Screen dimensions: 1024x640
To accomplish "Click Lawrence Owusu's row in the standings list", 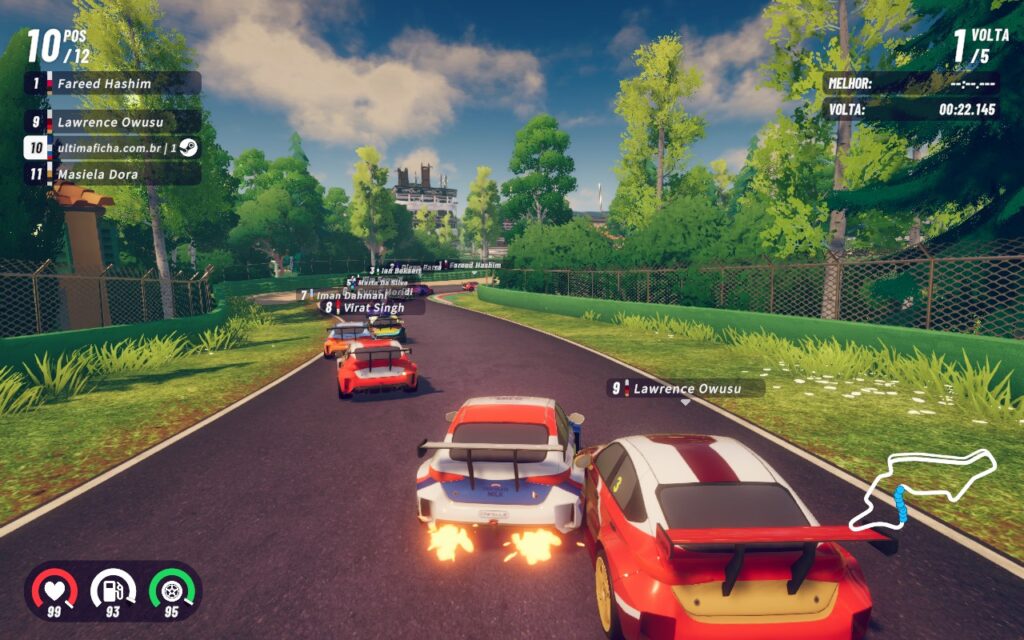I will [112, 122].
